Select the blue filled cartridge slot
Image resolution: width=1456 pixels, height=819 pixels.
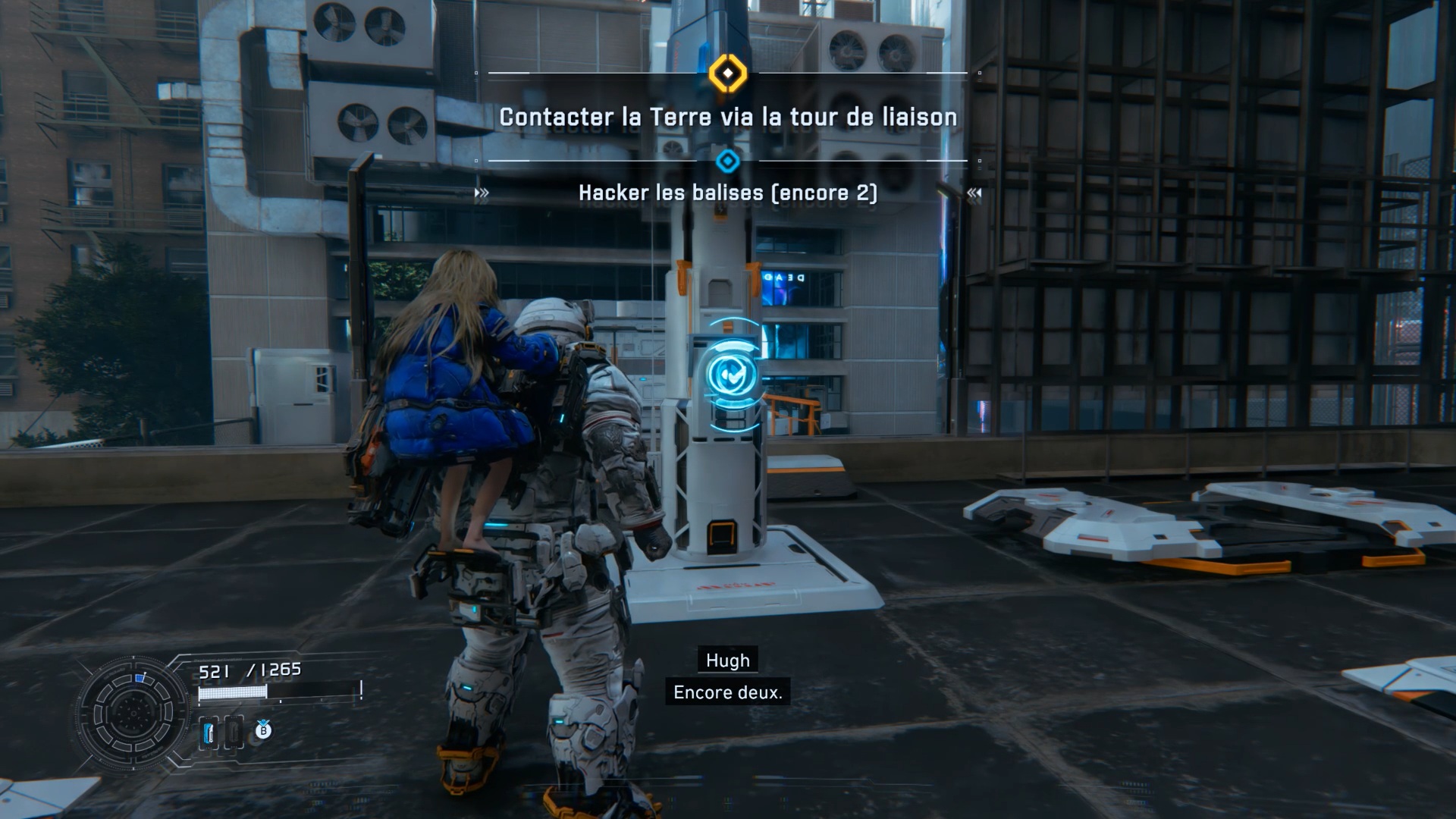[x=209, y=733]
